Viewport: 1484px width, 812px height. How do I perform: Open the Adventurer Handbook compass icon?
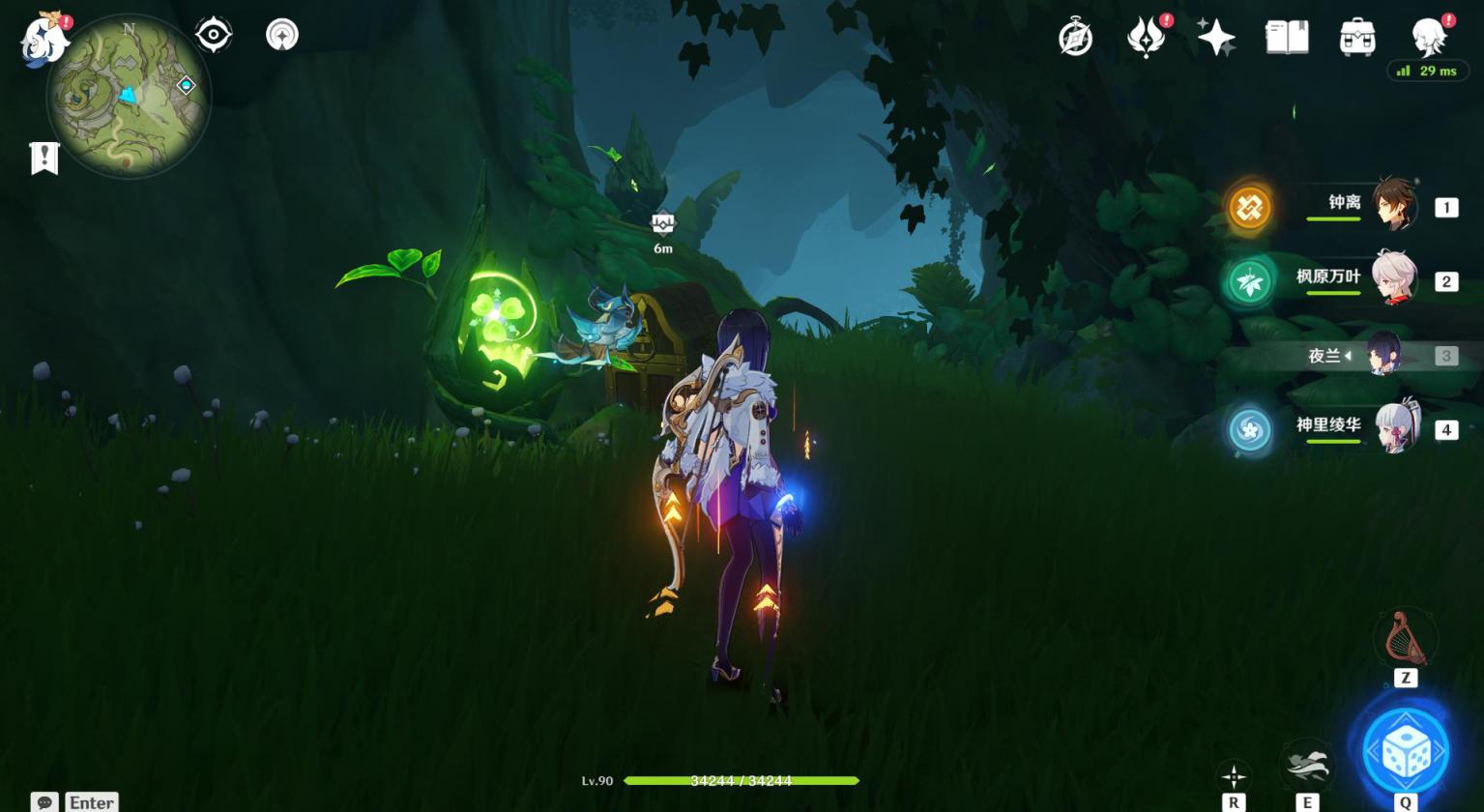1075,38
